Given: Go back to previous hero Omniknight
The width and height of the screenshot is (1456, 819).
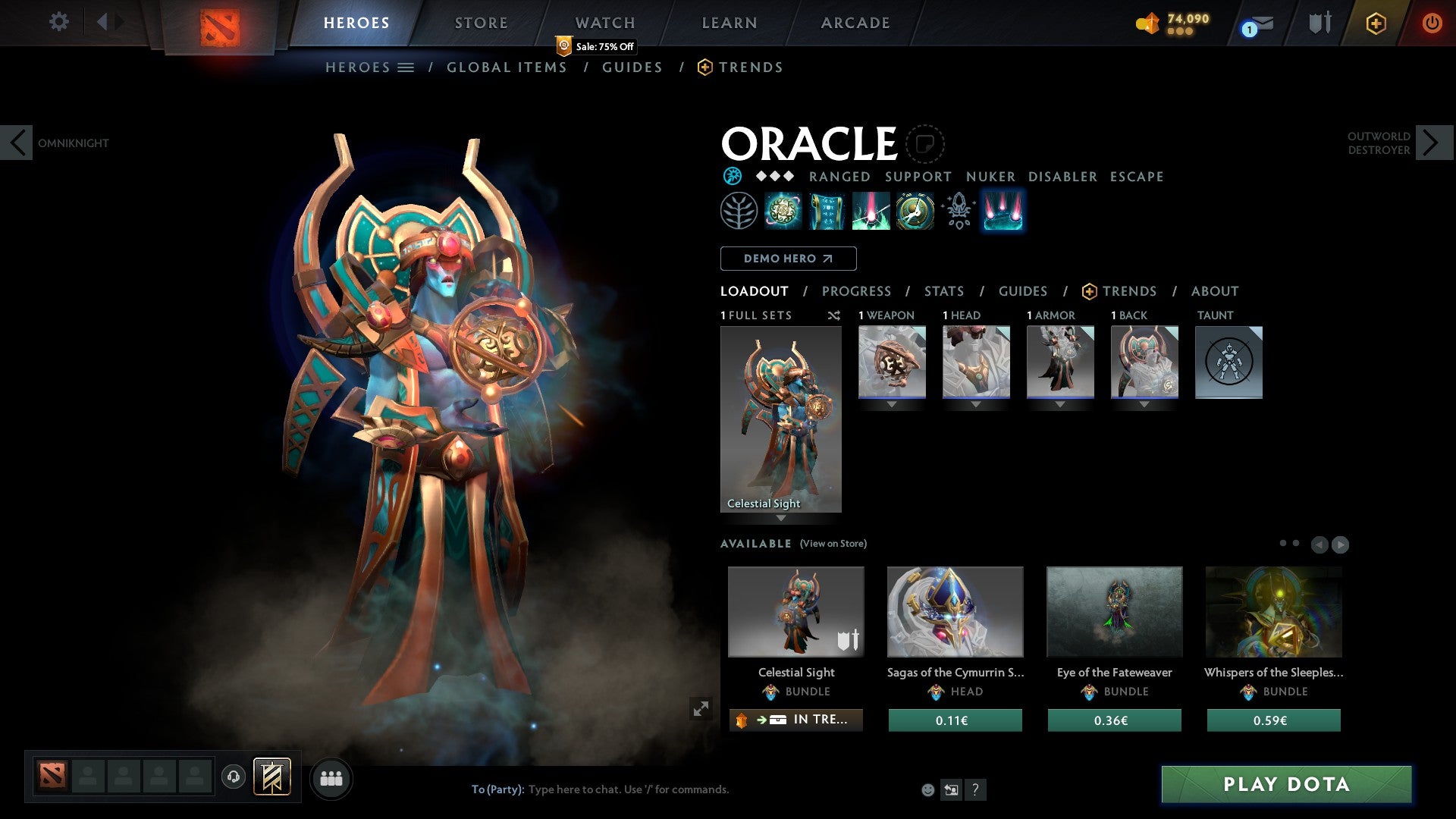Looking at the screenshot, I should click(17, 143).
